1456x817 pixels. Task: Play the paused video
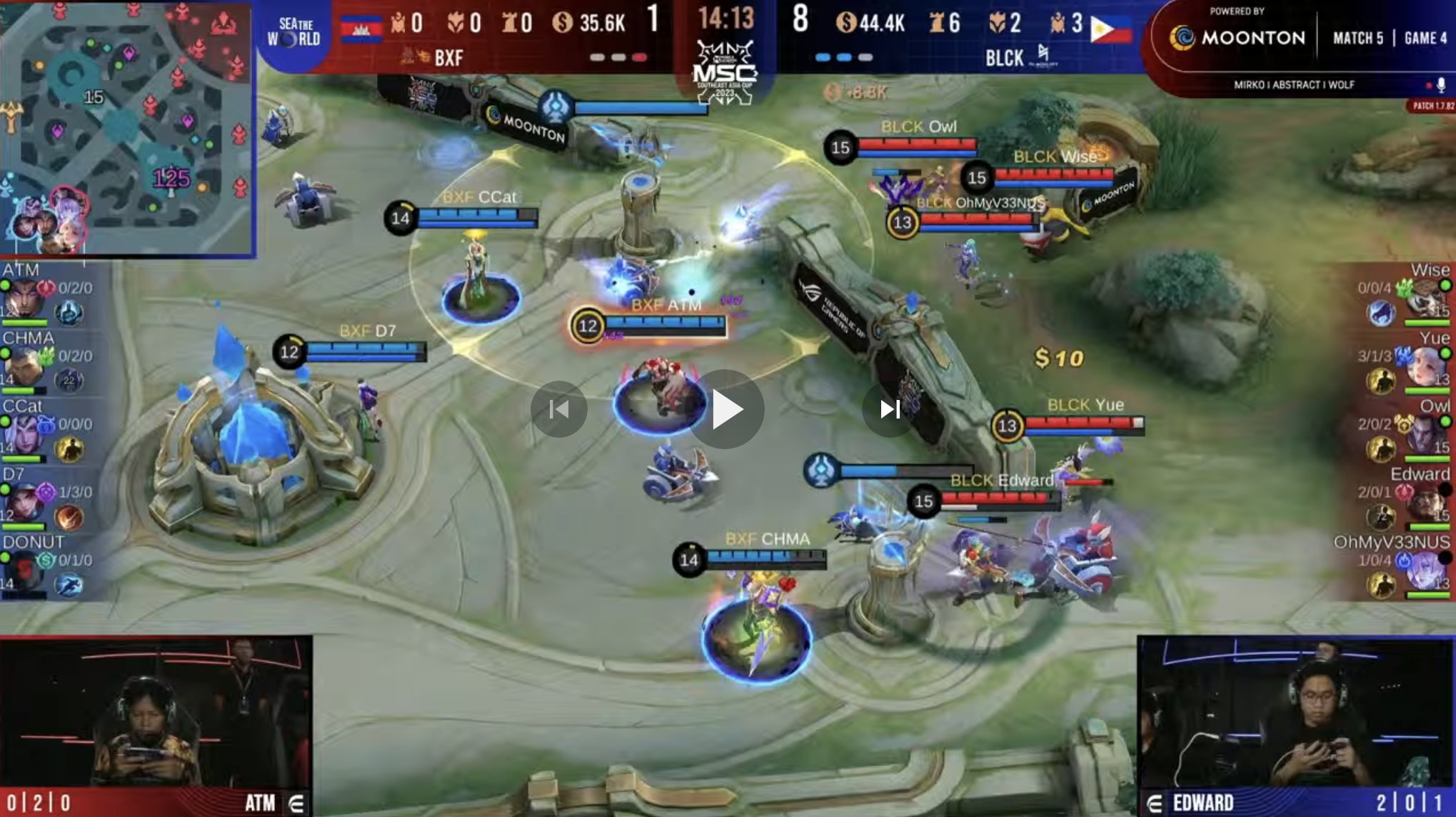[x=727, y=409]
